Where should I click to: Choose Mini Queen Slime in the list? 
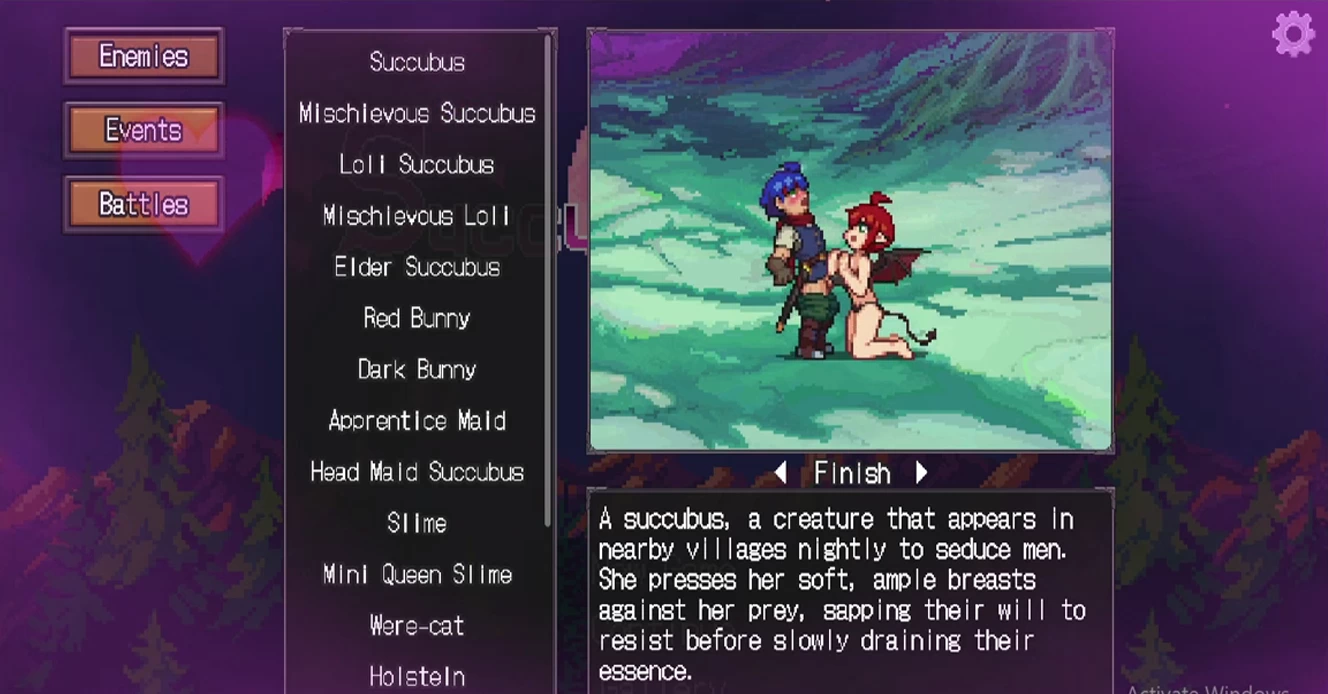417,575
